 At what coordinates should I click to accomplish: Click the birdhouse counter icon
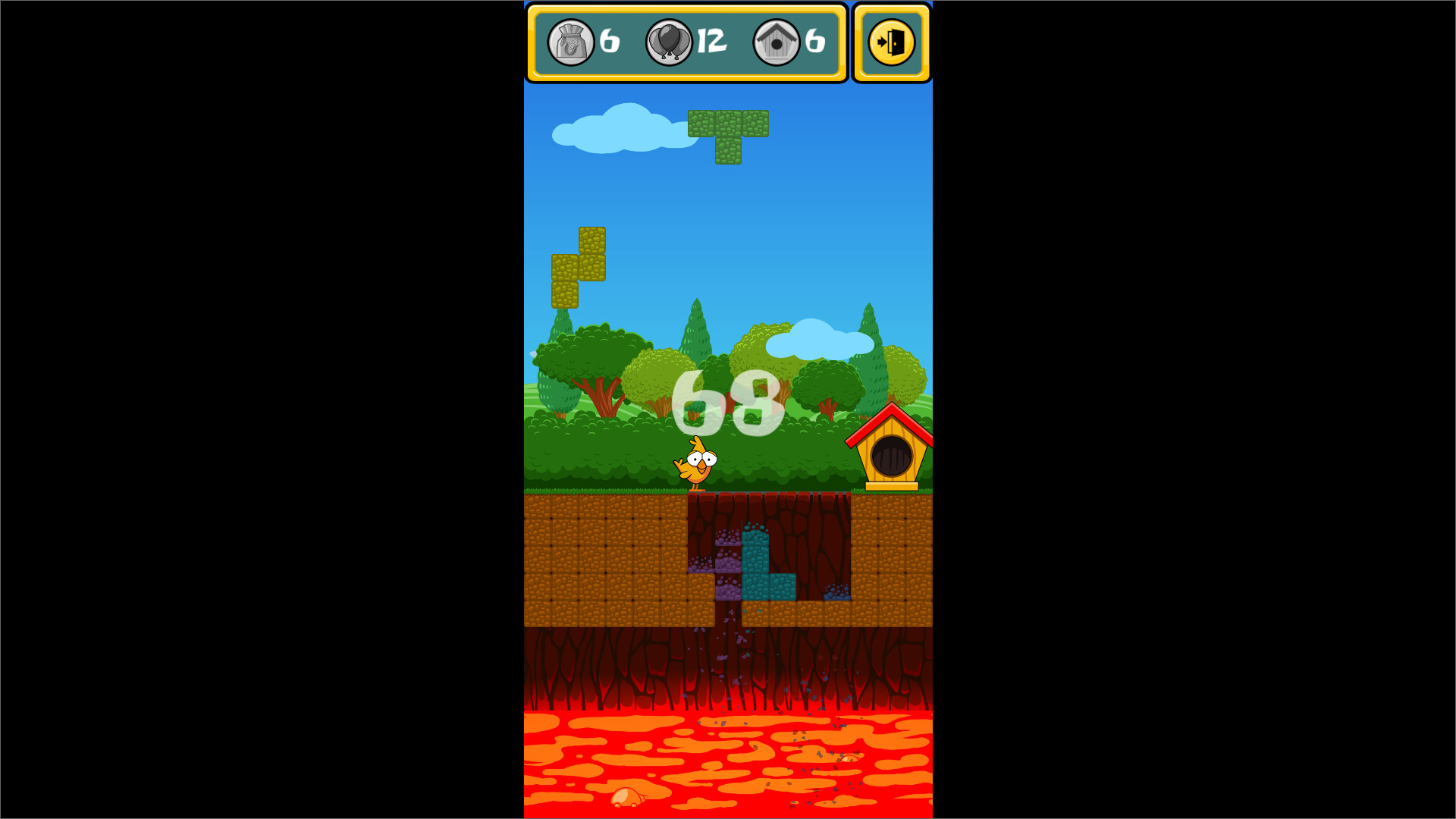point(776,43)
